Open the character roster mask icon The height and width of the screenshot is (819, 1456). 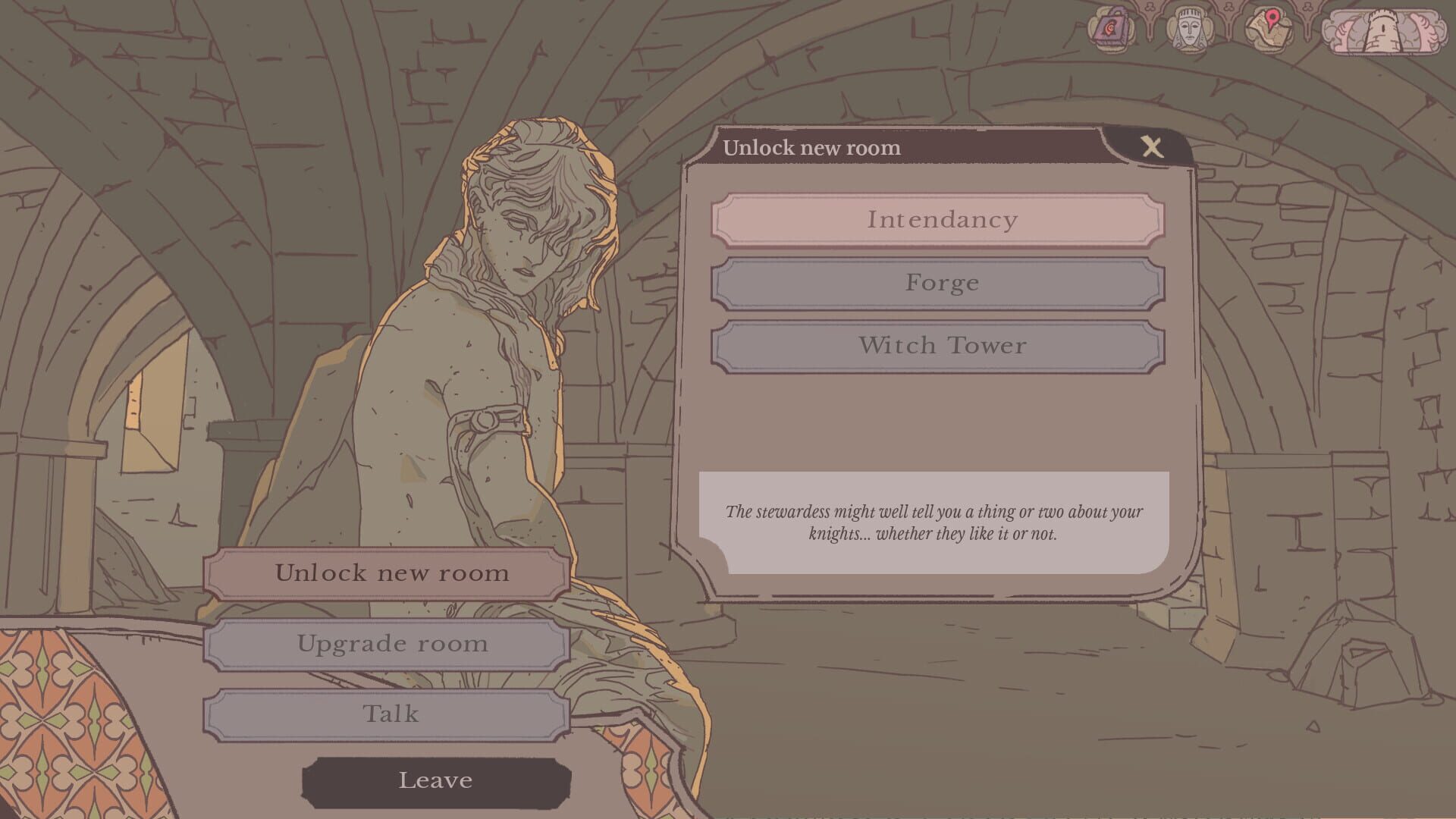pyautogui.click(x=1189, y=29)
